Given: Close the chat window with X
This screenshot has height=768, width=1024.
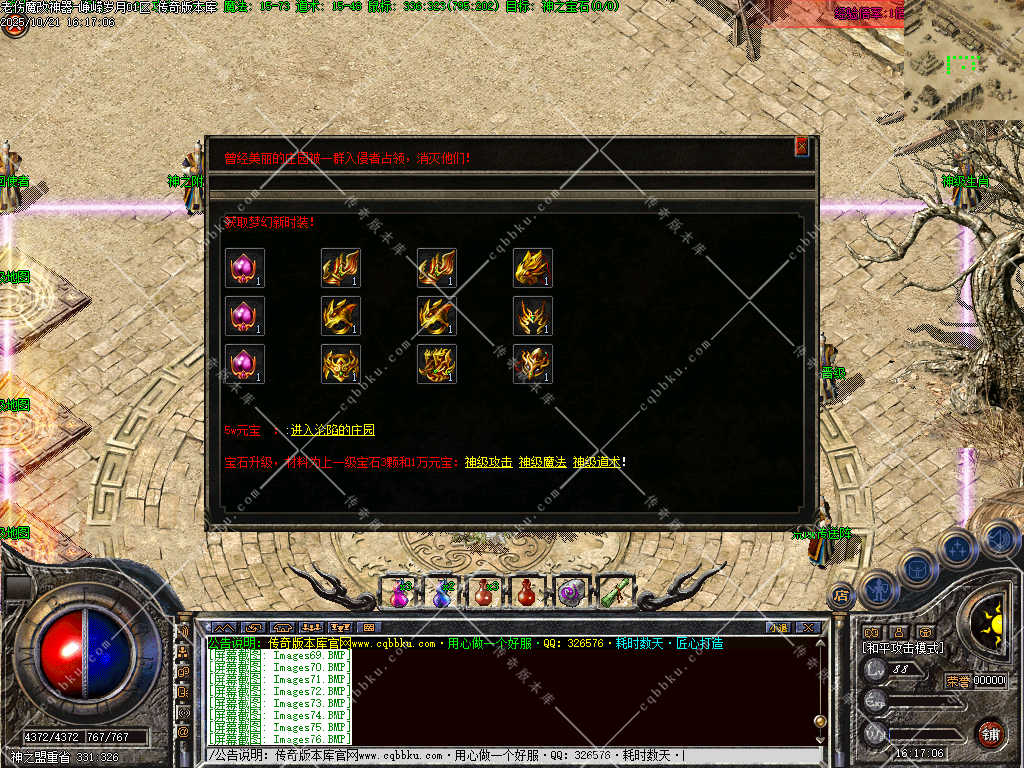Looking at the screenshot, I should coord(808,628).
